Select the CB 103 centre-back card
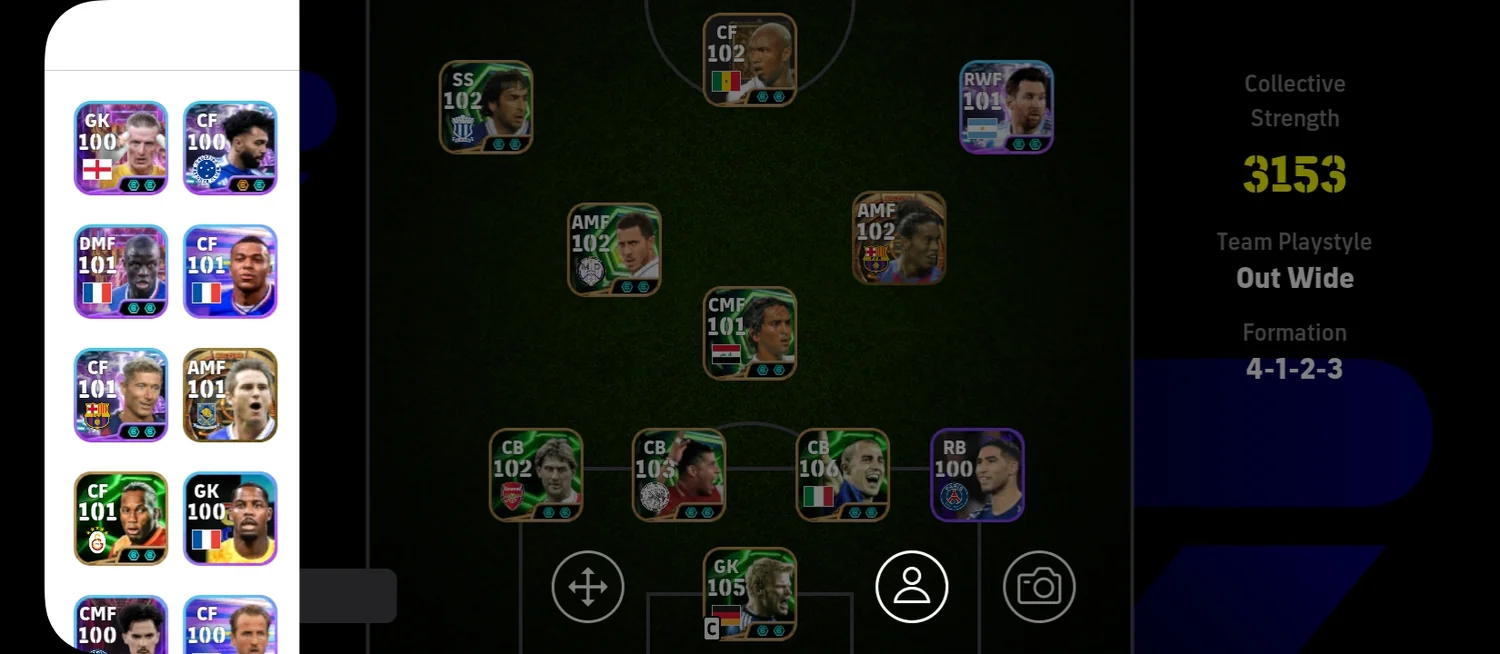 [679, 475]
